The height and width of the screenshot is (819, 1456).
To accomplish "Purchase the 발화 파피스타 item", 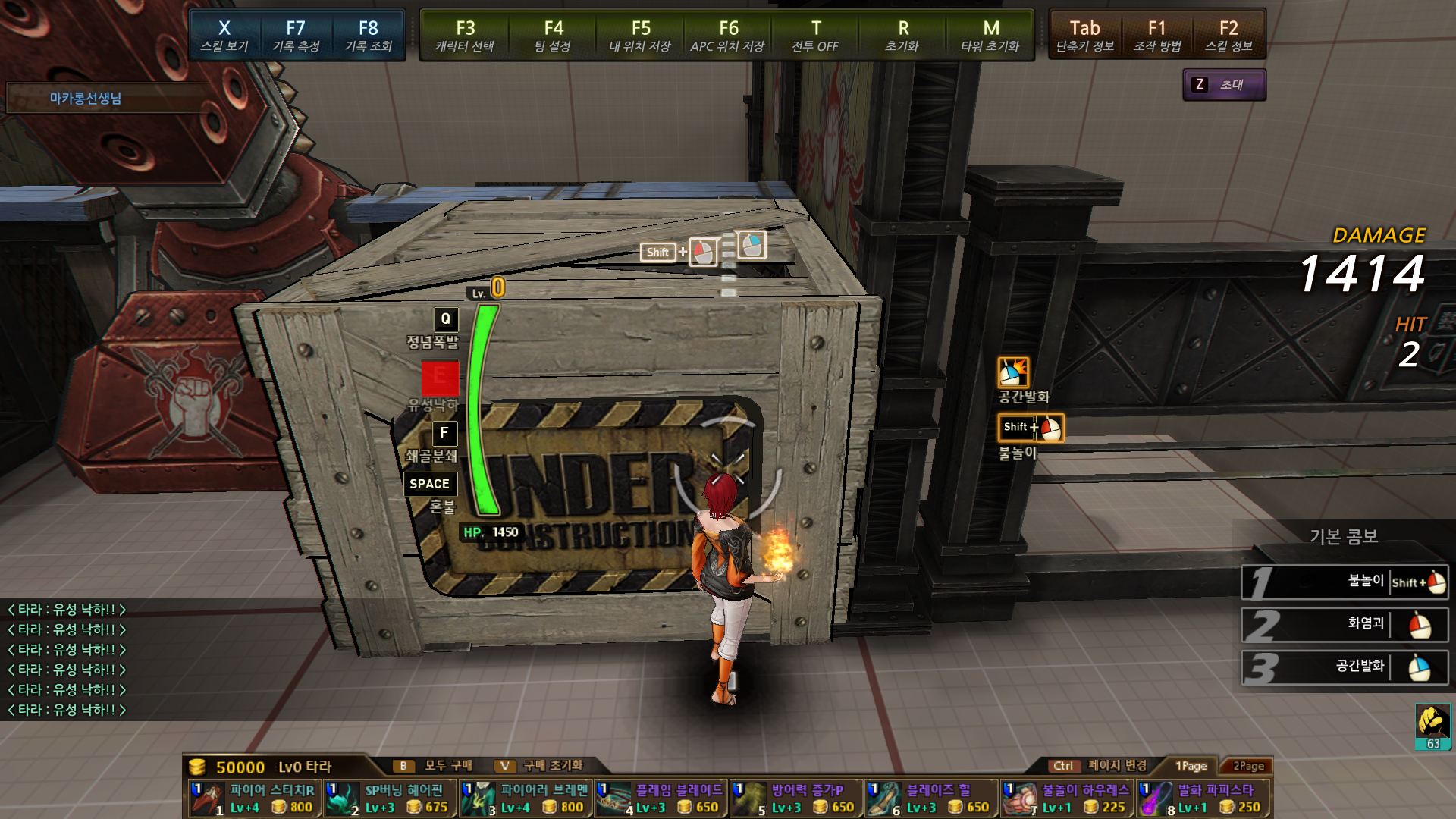I will [1202, 799].
